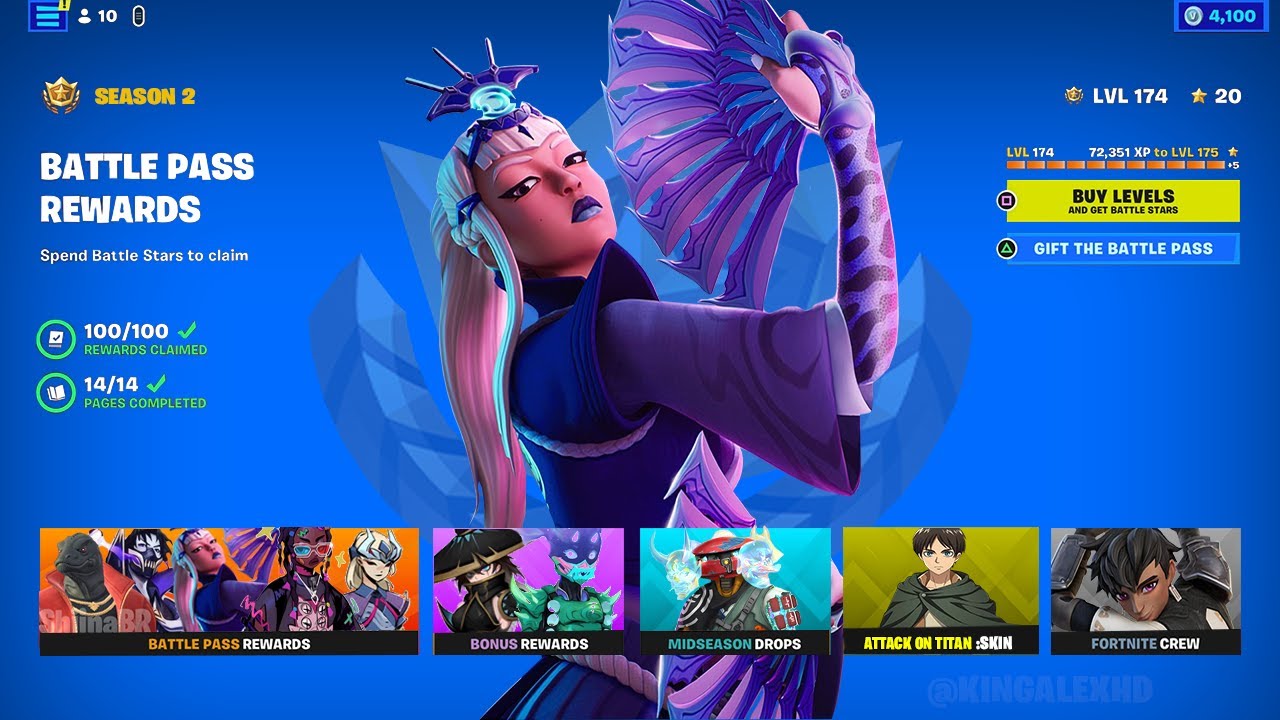Click the Battle Stars icon showing 20

tap(1196, 96)
